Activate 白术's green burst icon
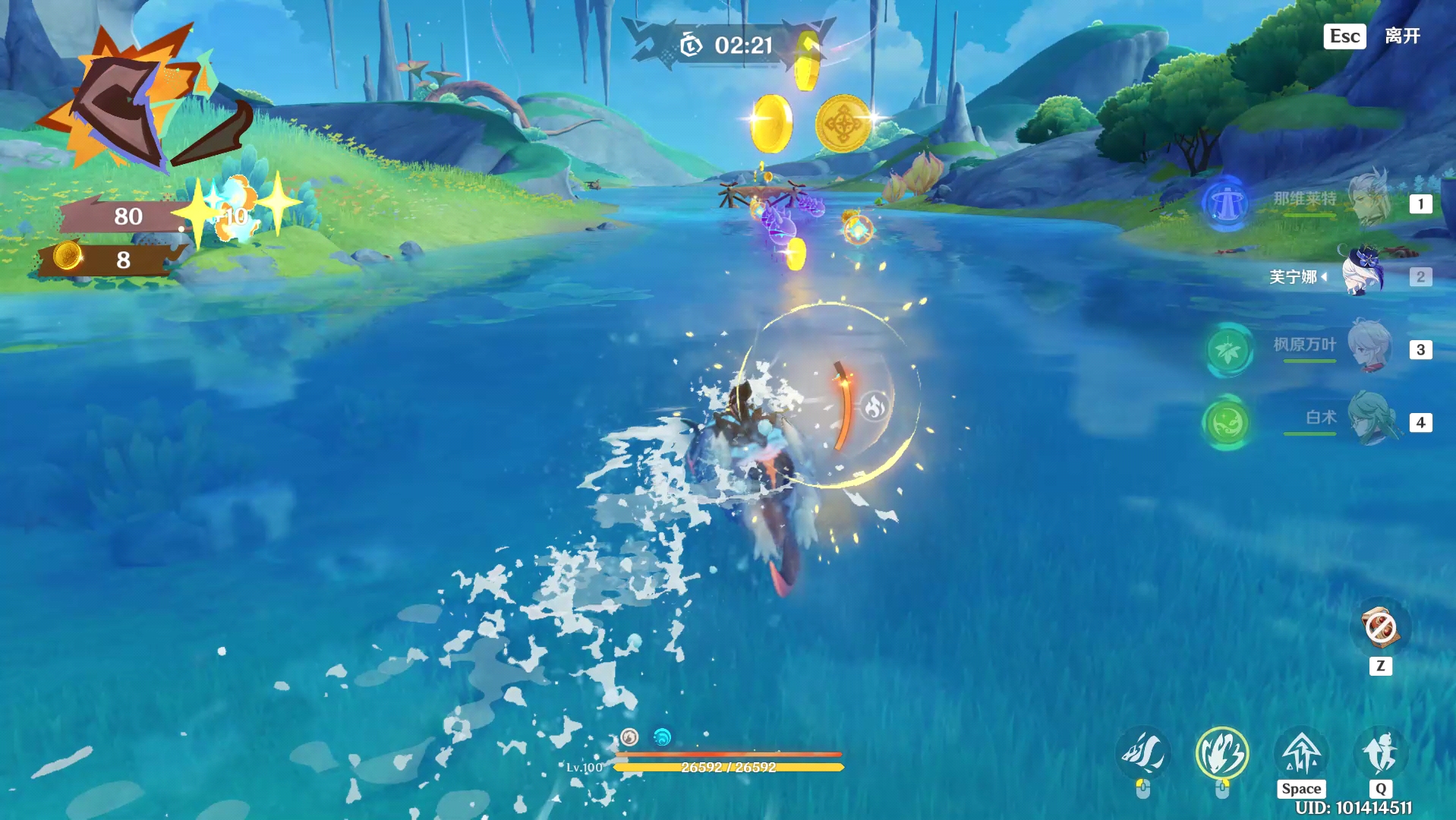The width and height of the screenshot is (1456, 820). 1225,422
